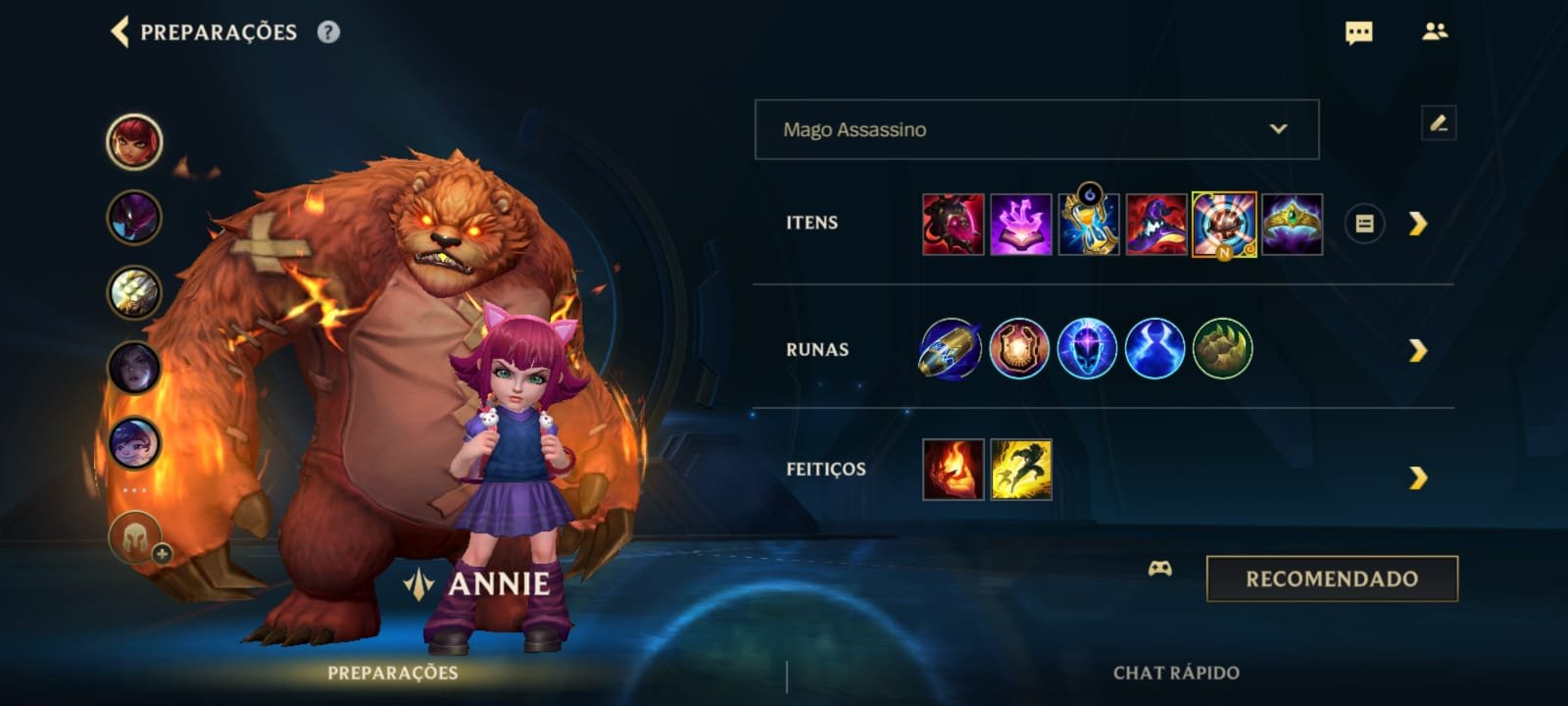Switch to the Chat Rápido tab
The image size is (1568, 706).
[x=1176, y=673]
